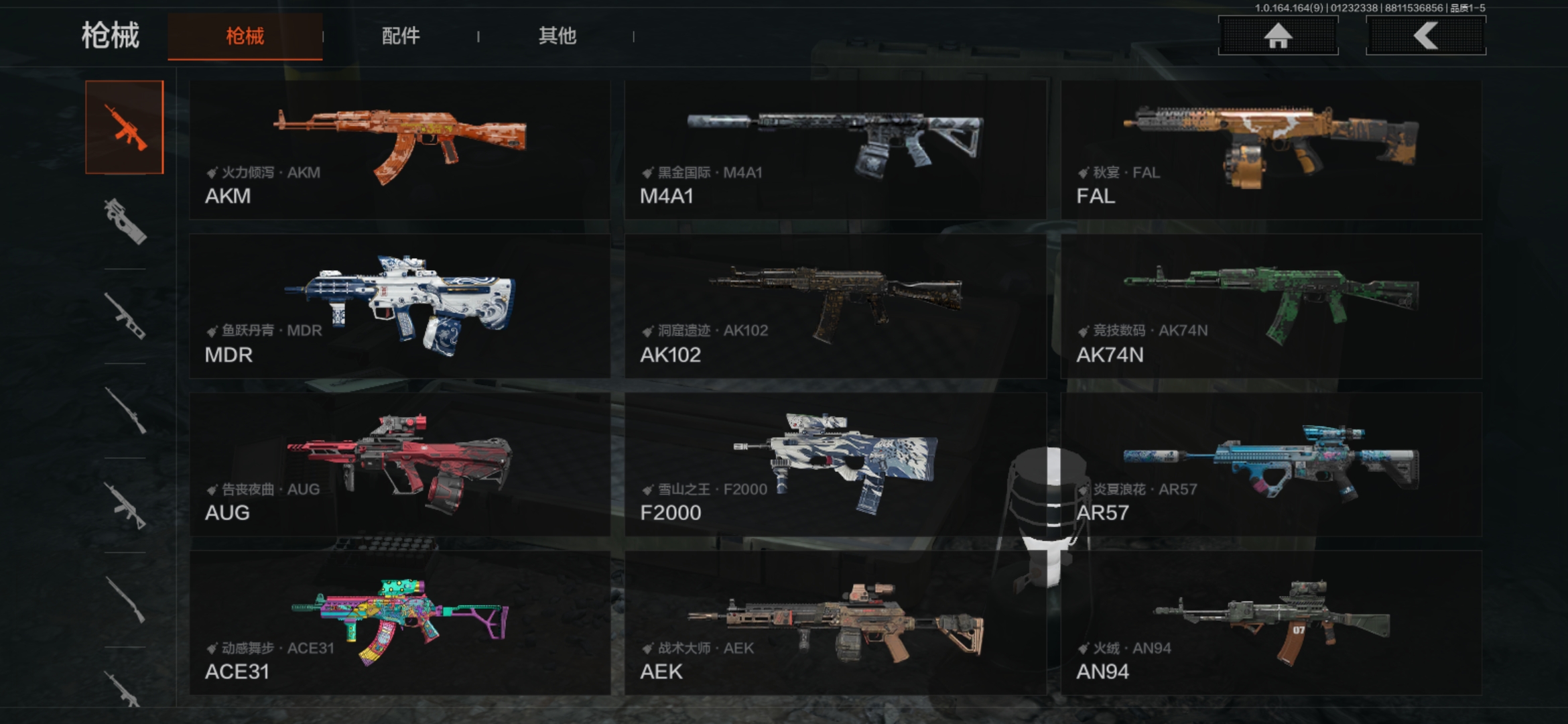Screen dimensions: 1568x724
Task: Go back using the arrow button
Action: (x=1426, y=36)
